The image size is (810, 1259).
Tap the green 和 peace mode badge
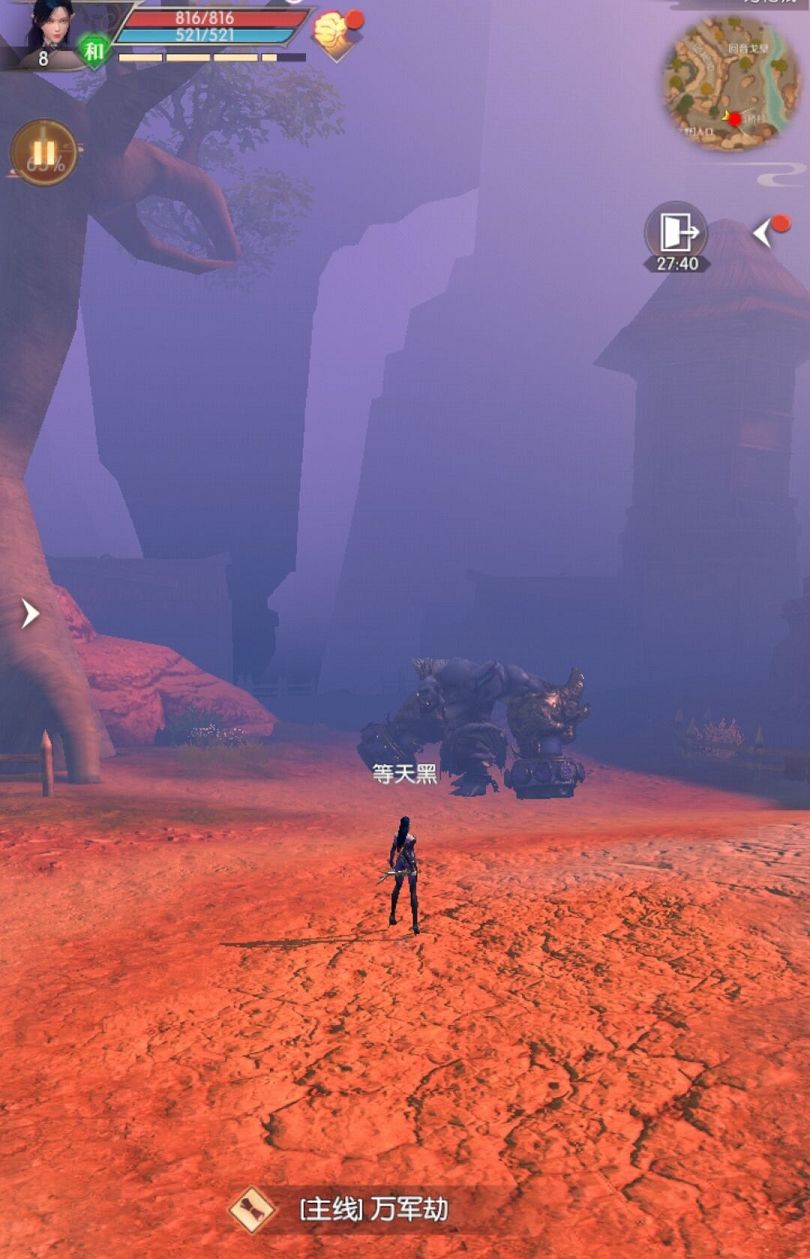pyautogui.click(x=94, y=49)
